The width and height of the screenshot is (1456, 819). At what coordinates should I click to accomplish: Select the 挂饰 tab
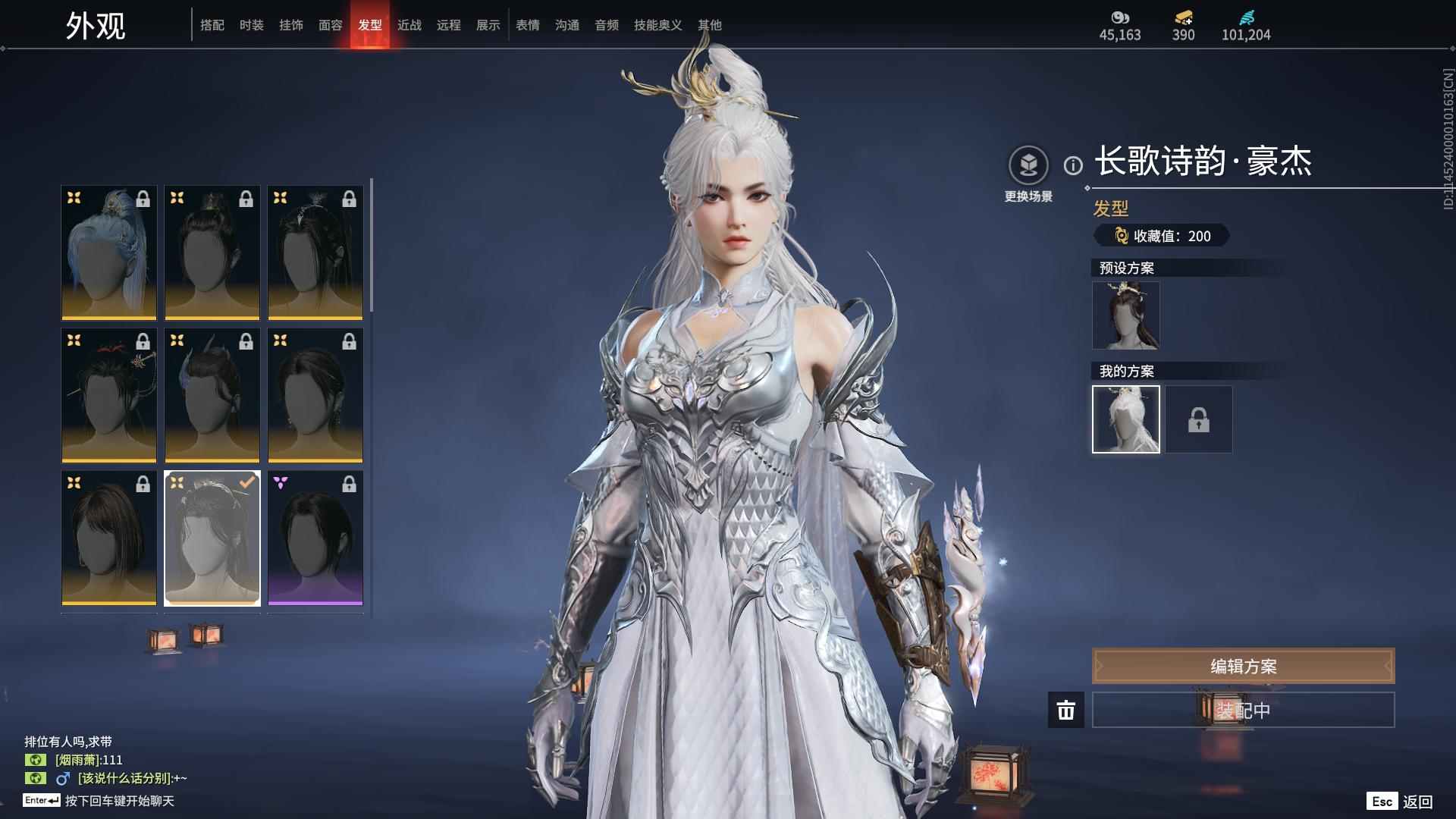(x=290, y=25)
